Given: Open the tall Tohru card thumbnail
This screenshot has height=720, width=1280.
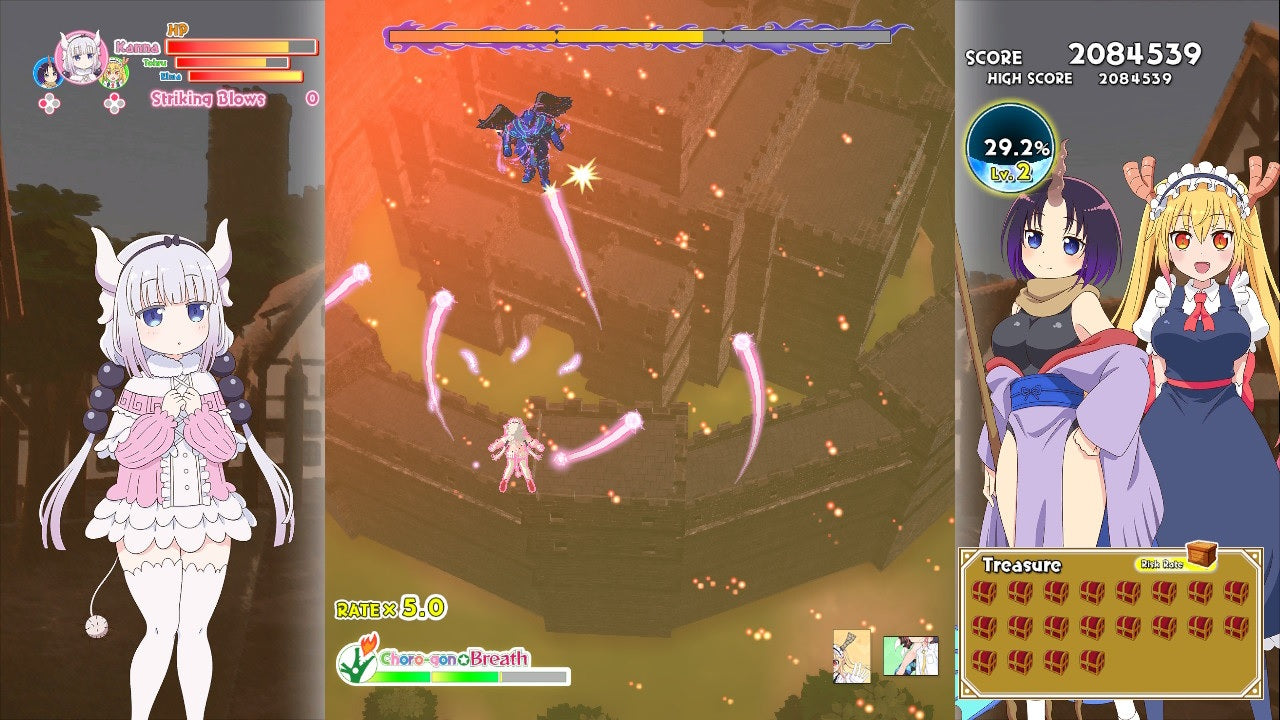Looking at the screenshot, I should [x=851, y=656].
